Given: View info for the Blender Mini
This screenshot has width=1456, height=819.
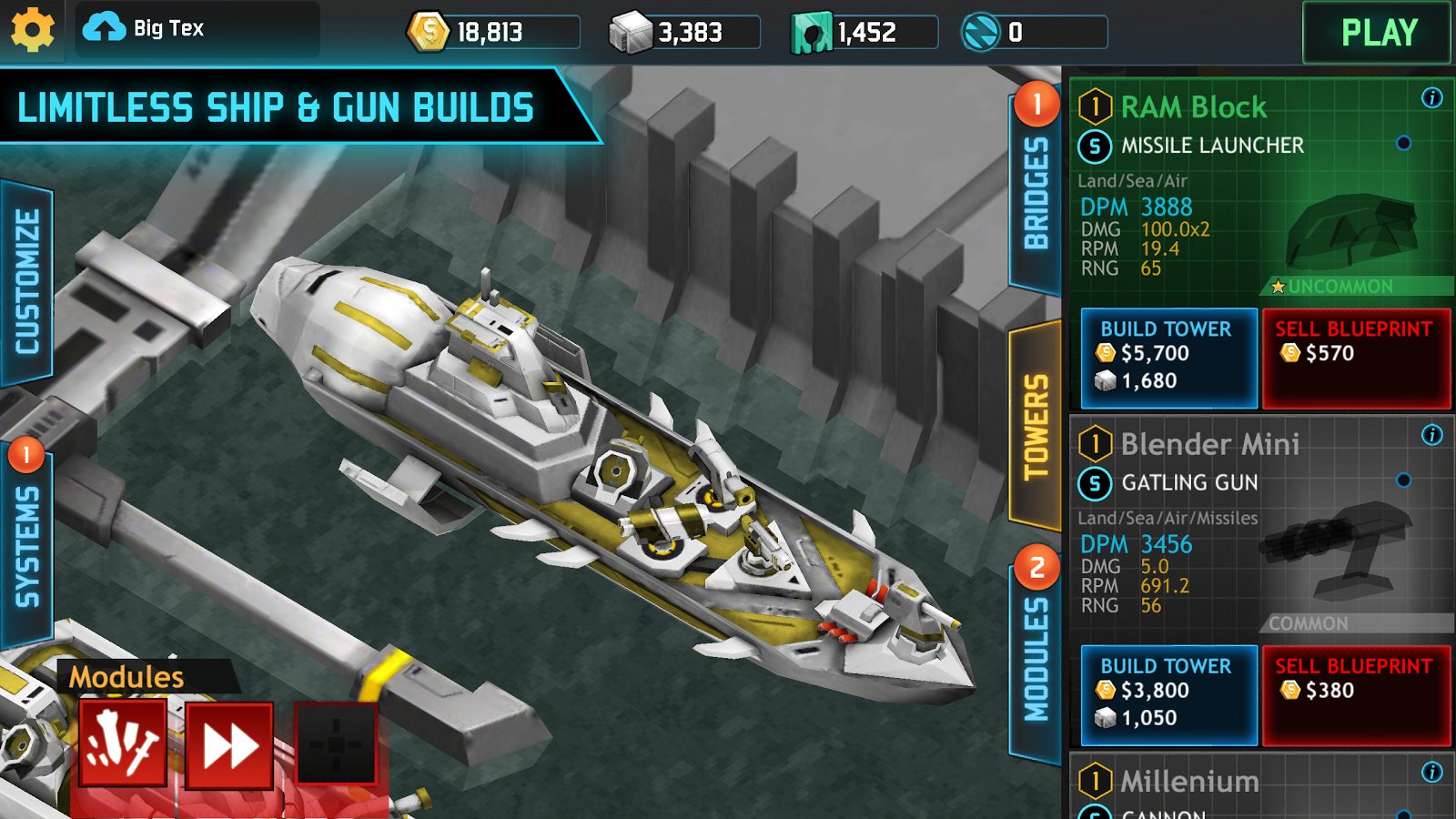Looking at the screenshot, I should tap(1431, 435).
